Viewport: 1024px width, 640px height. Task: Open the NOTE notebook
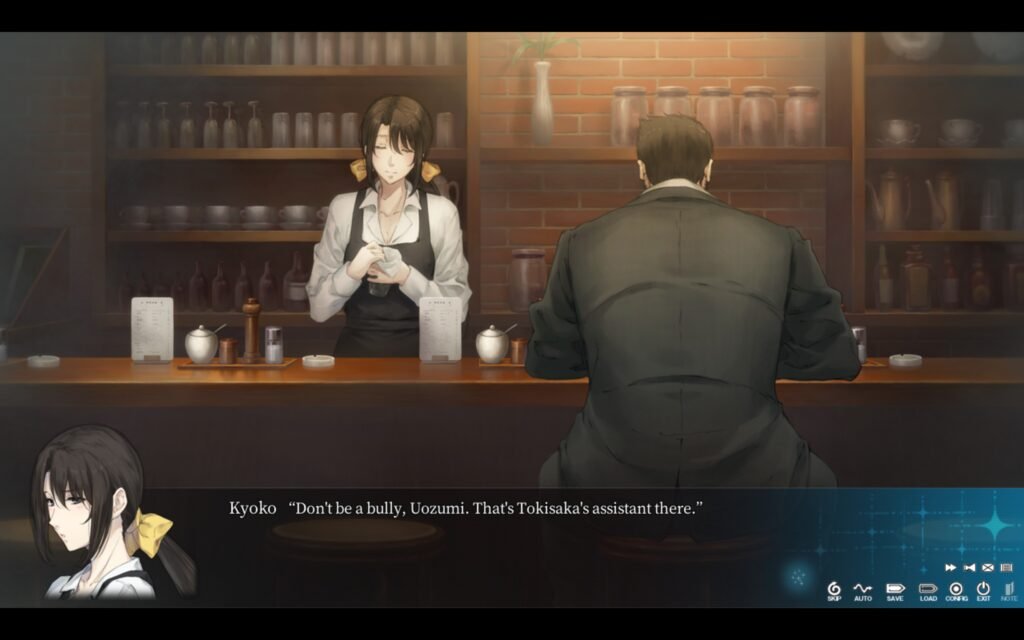click(x=1008, y=590)
